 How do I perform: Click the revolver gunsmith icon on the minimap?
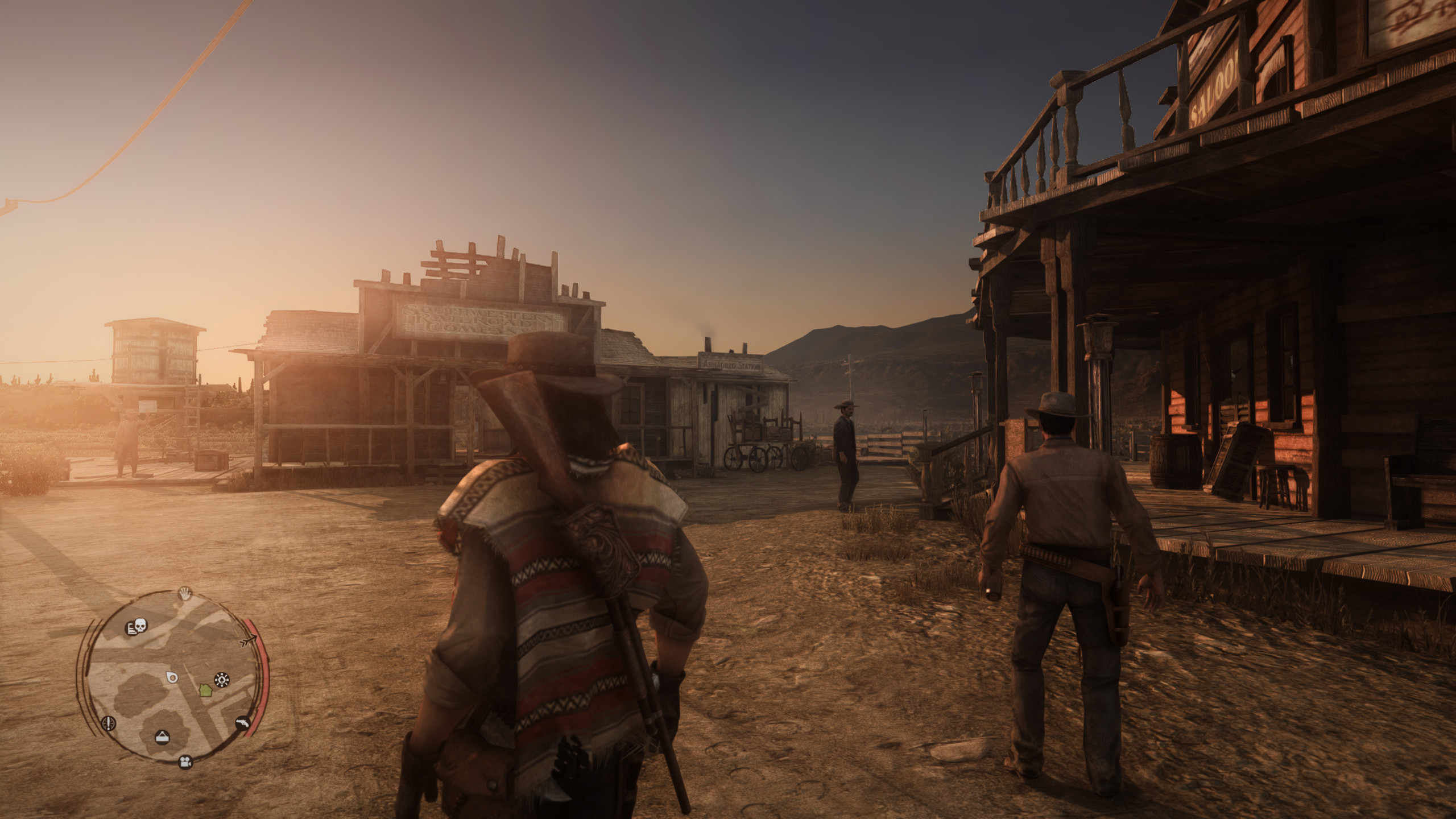(x=242, y=723)
